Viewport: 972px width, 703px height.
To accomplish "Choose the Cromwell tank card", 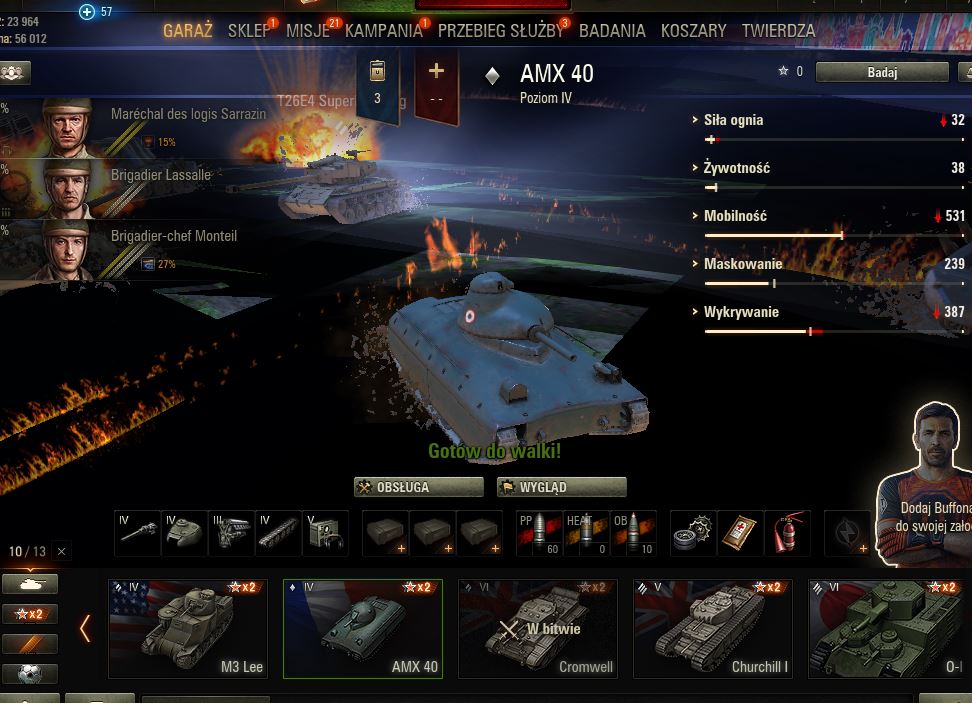I will (537, 629).
